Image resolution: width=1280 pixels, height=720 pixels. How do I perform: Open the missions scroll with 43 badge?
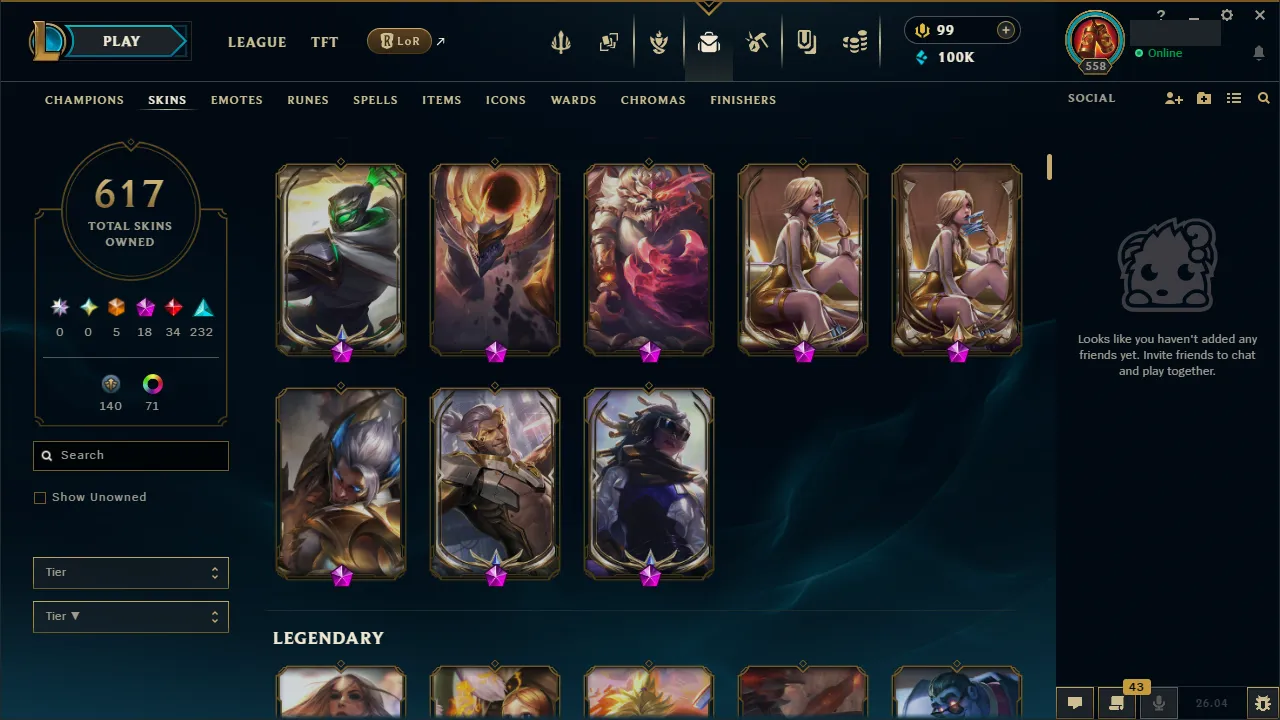(1117, 703)
